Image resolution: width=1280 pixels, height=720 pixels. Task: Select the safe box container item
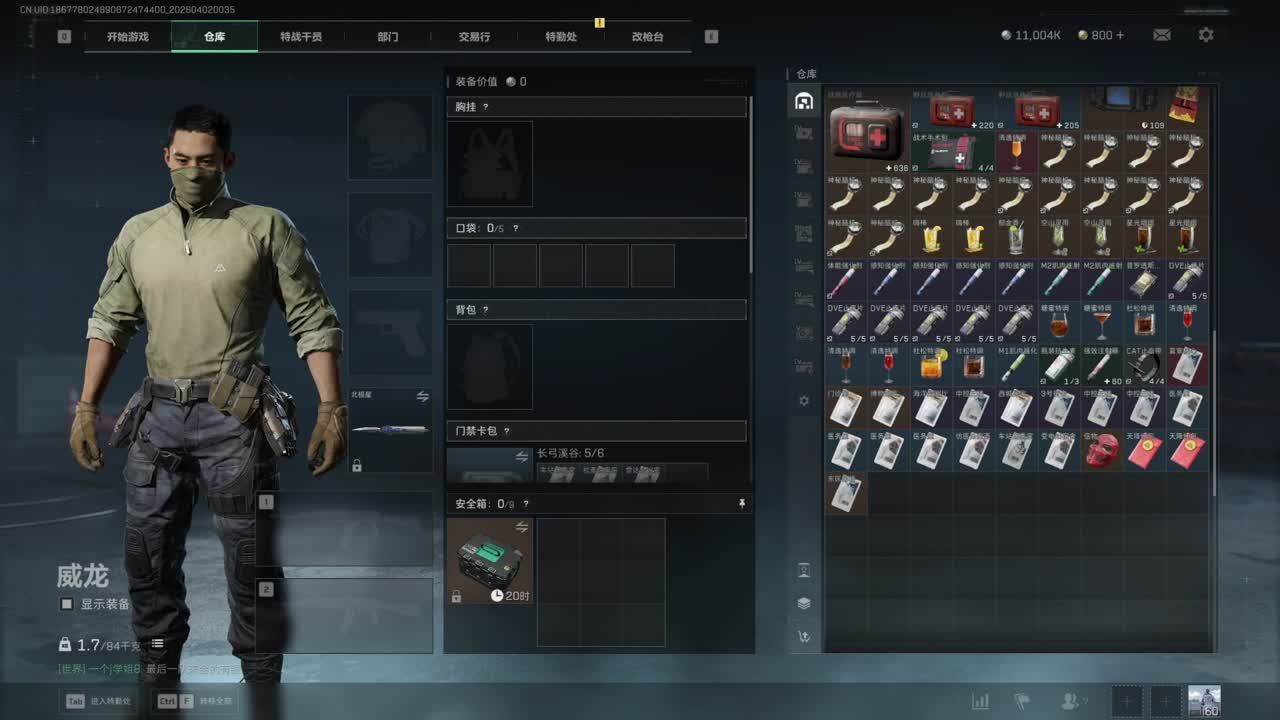(490, 560)
